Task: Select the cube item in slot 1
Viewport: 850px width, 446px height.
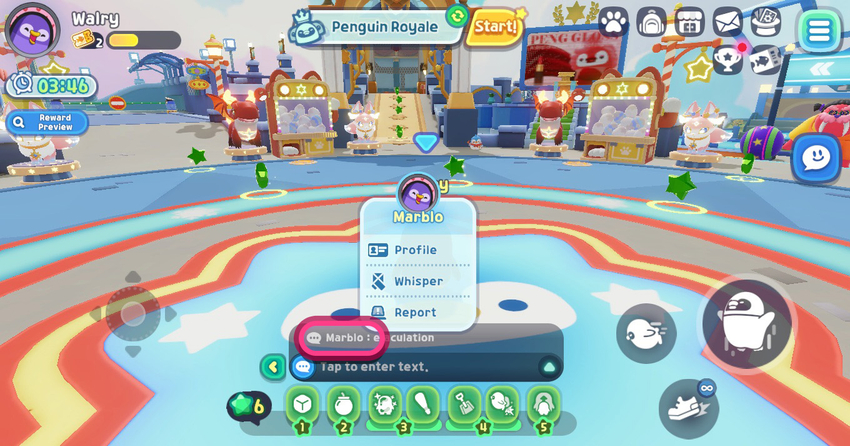Action: pyautogui.click(x=303, y=405)
